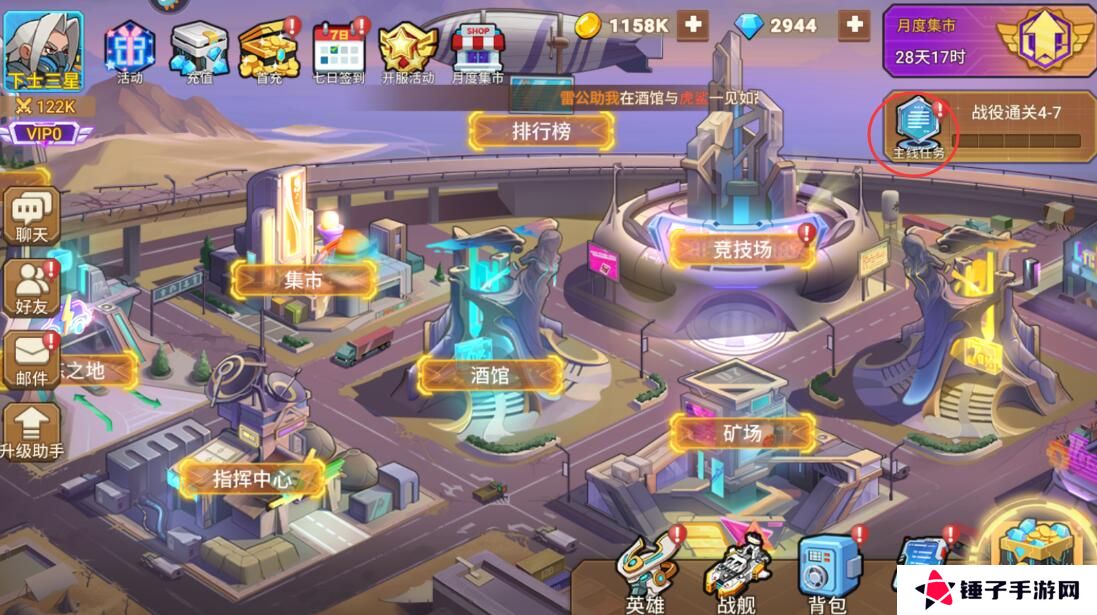The width and height of the screenshot is (1097, 615).
Task: Open the 充值 recharge shop
Action: coord(199,50)
